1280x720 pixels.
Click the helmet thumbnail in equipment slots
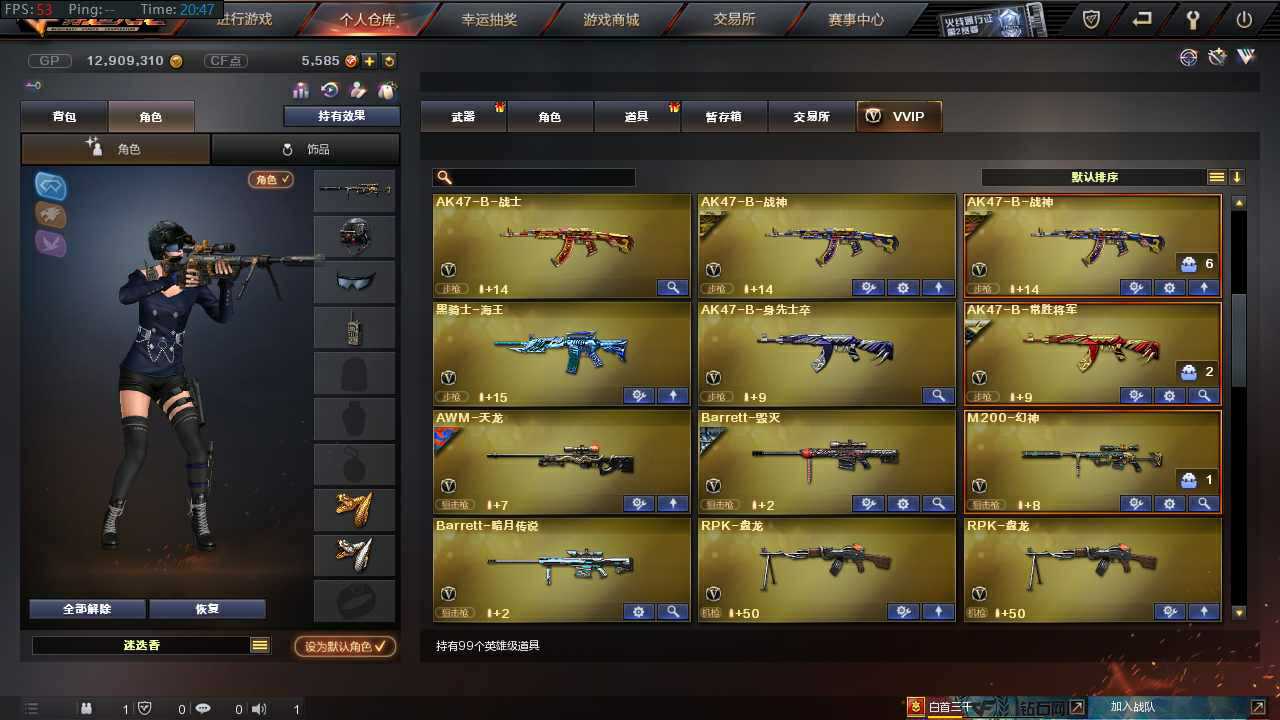tap(353, 235)
